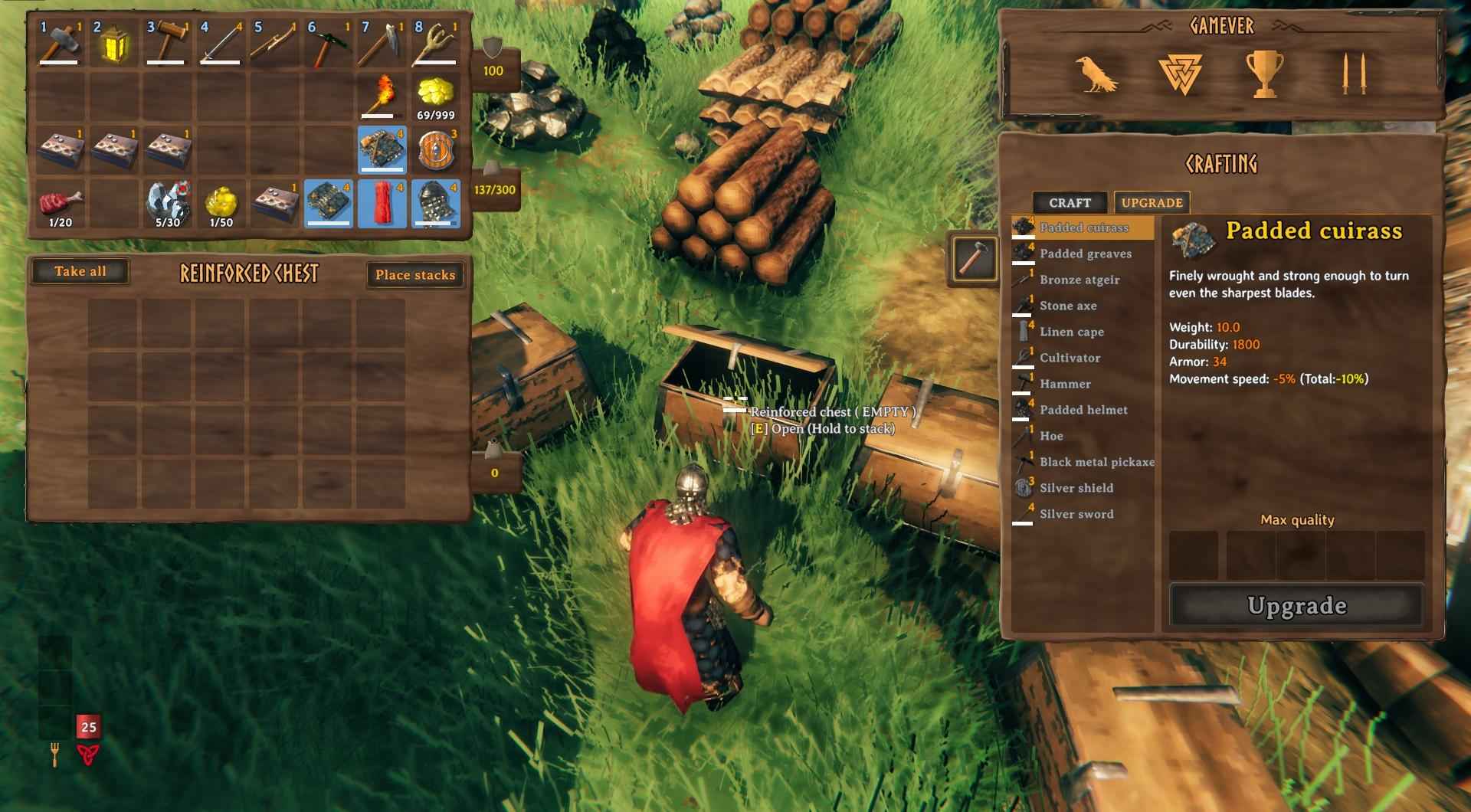Open the Upgrade tab
This screenshot has height=812, width=1471.
(x=1152, y=203)
